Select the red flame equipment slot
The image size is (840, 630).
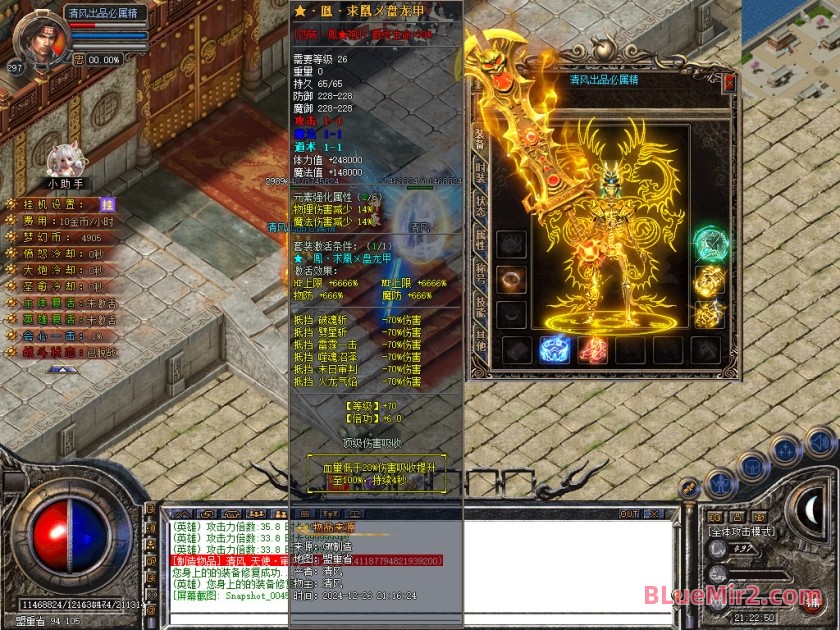pos(593,349)
